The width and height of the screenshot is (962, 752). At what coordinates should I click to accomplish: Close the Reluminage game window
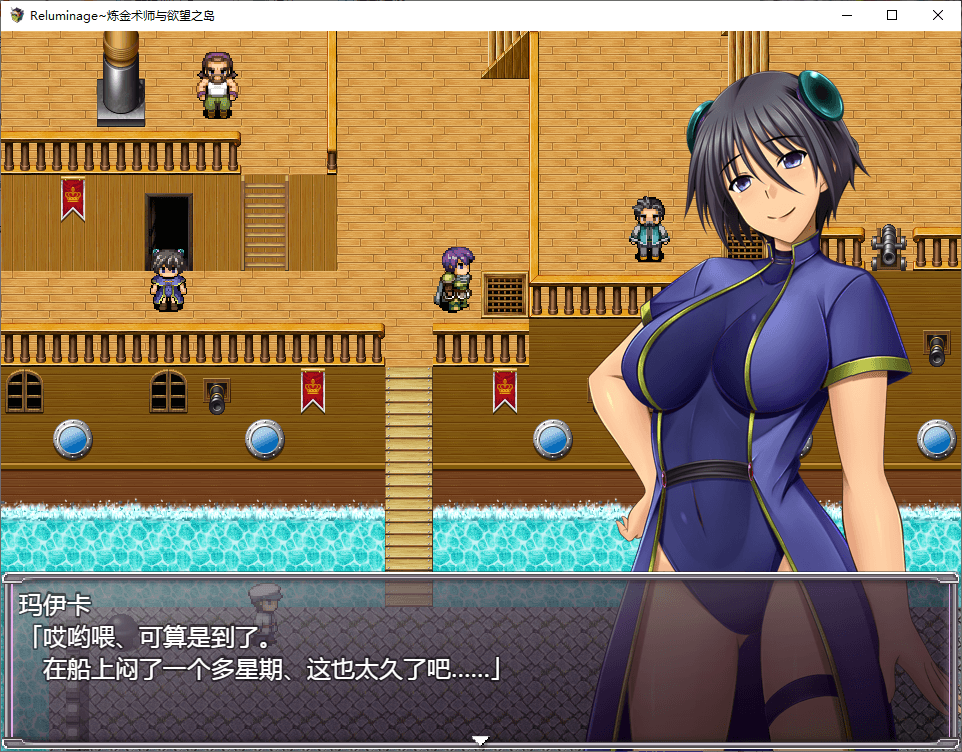click(x=937, y=15)
